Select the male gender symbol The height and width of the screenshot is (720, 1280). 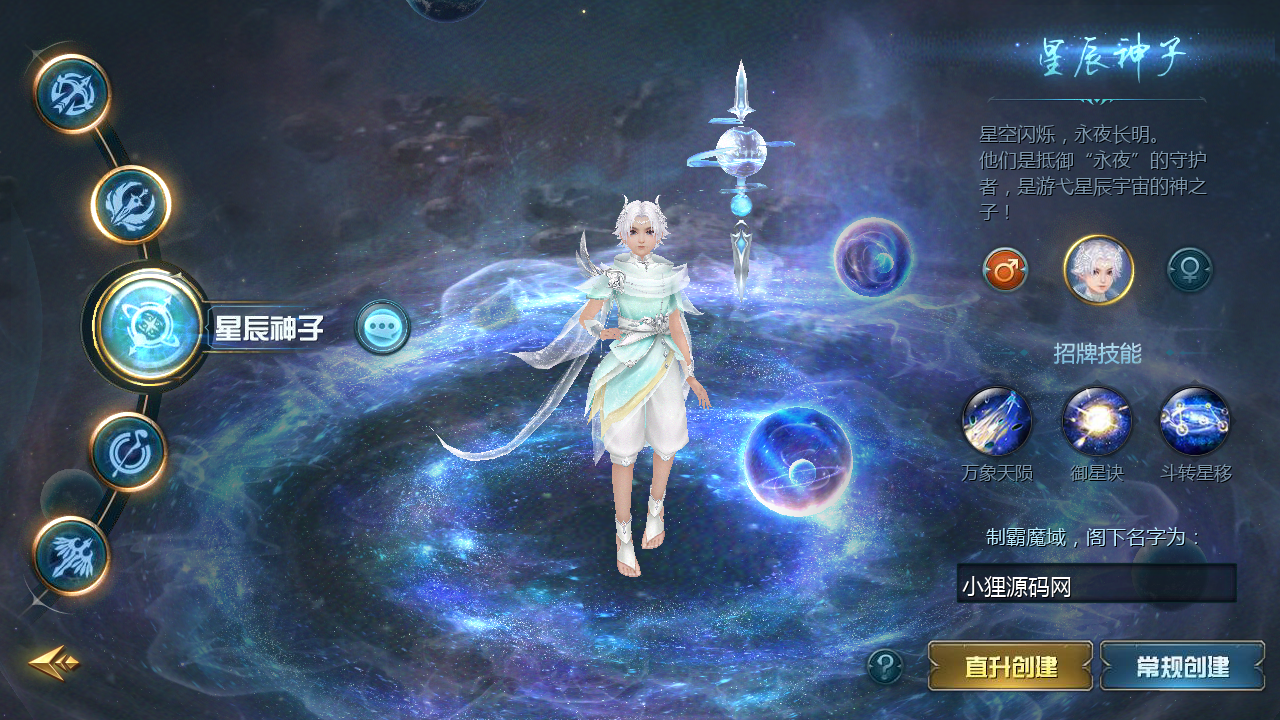click(1005, 270)
